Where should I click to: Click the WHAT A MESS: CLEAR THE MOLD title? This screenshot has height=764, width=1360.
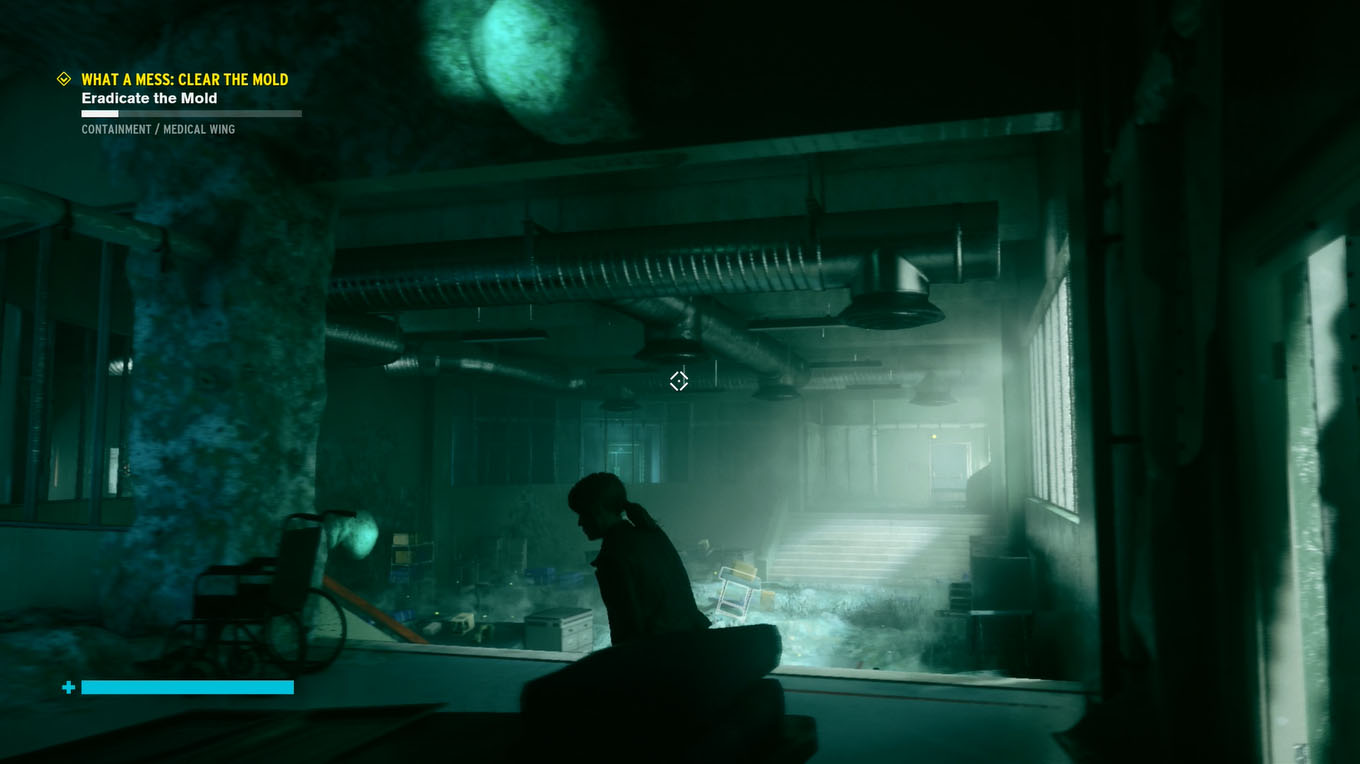(x=187, y=79)
